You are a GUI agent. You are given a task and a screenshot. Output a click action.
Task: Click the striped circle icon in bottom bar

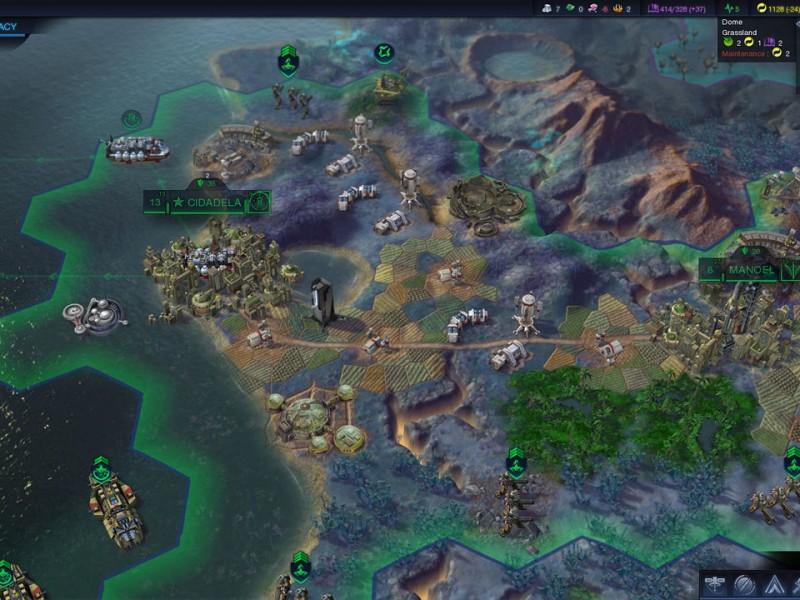744,583
